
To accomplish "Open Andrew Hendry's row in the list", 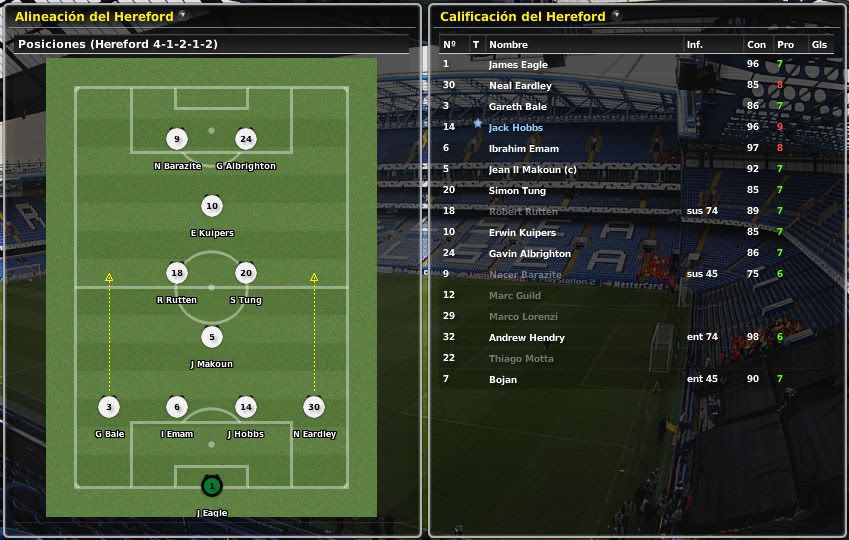I will tap(526, 338).
